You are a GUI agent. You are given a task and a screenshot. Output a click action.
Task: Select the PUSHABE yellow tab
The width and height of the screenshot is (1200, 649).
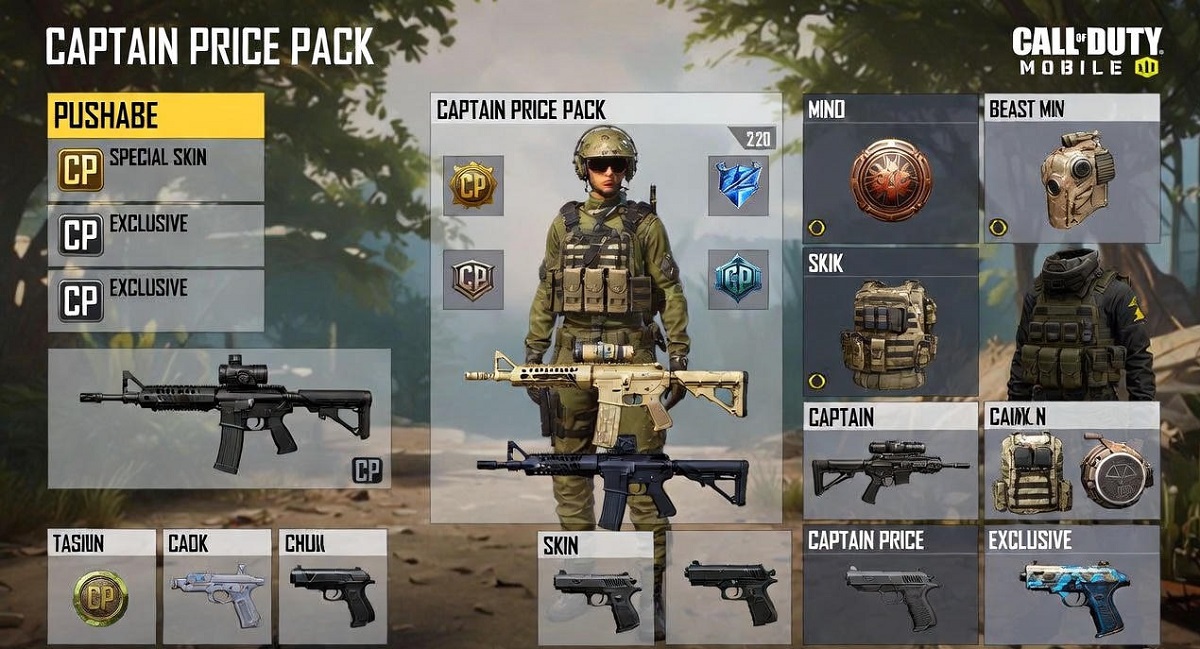[x=155, y=116]
